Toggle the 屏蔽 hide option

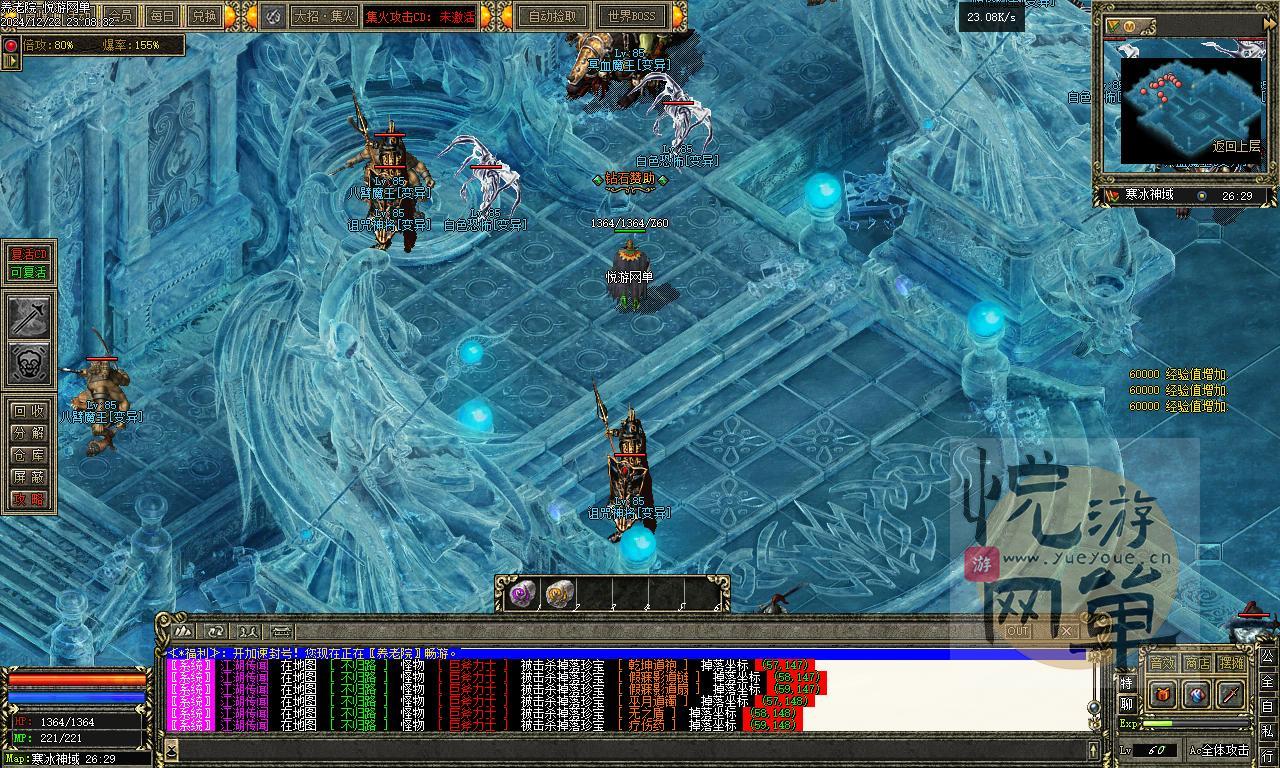[x=28, y=477]
